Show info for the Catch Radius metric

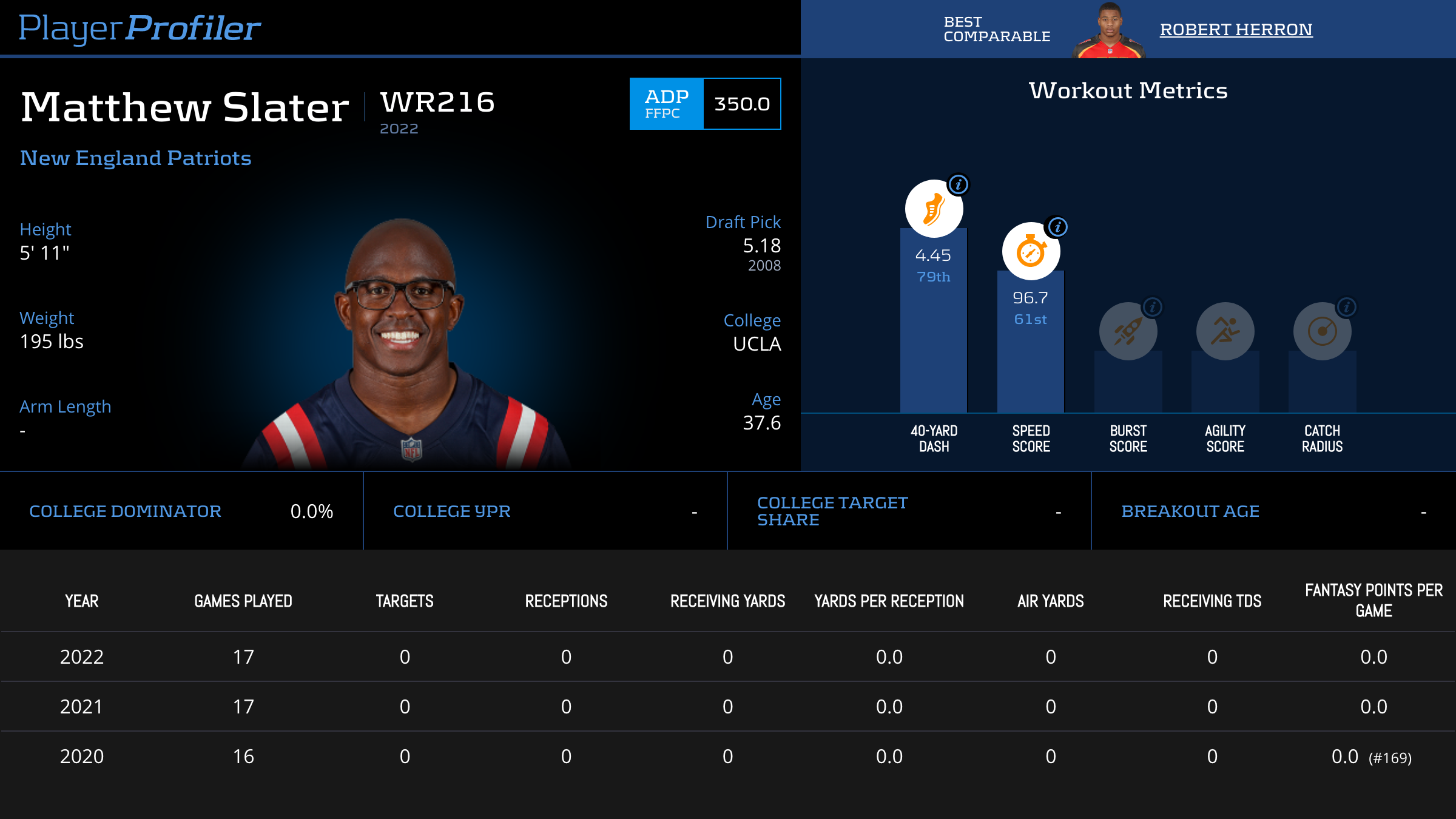point(1347,307)
